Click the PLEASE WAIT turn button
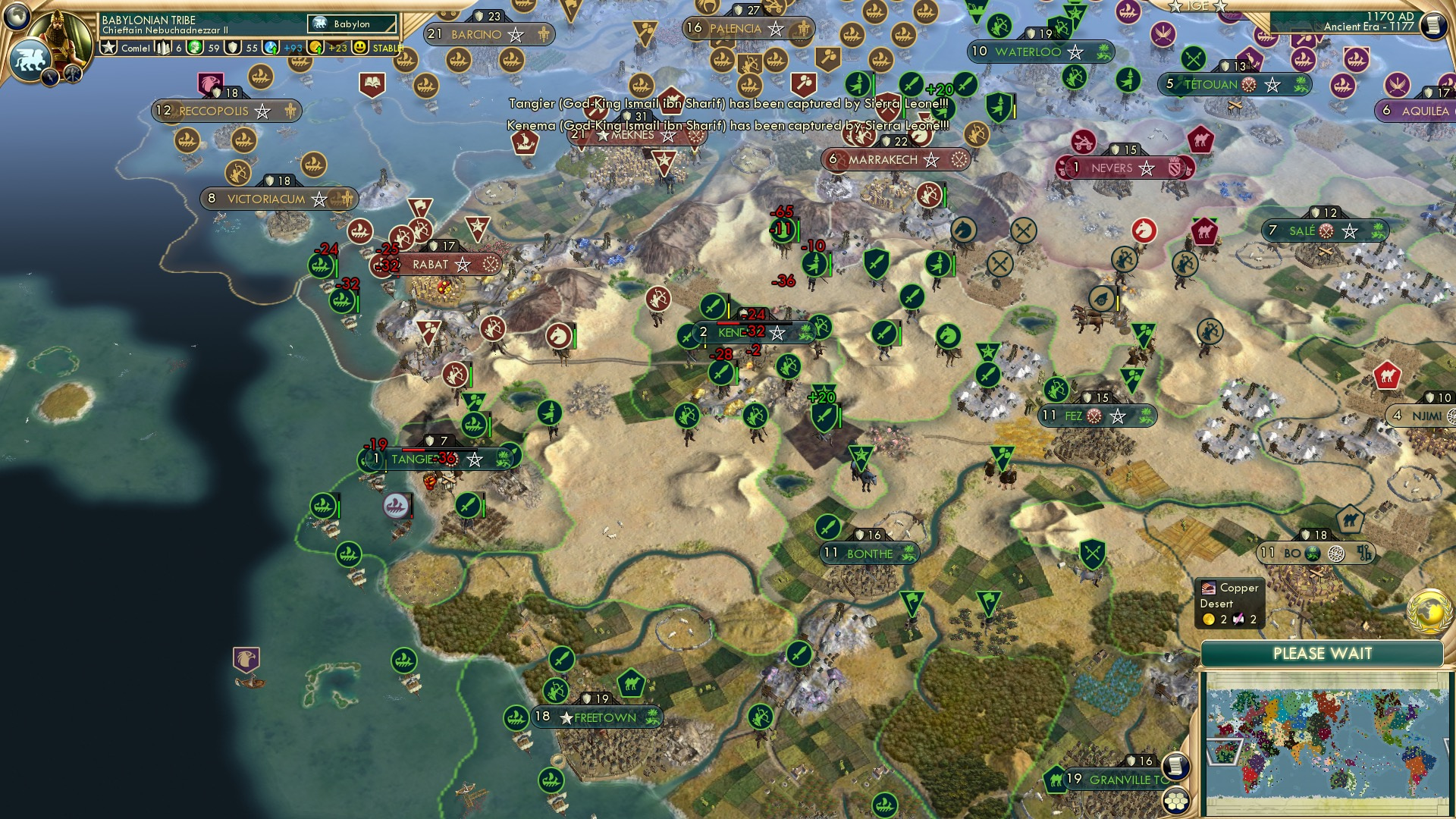The image size is (1456, 819). tap(1323, 654)
